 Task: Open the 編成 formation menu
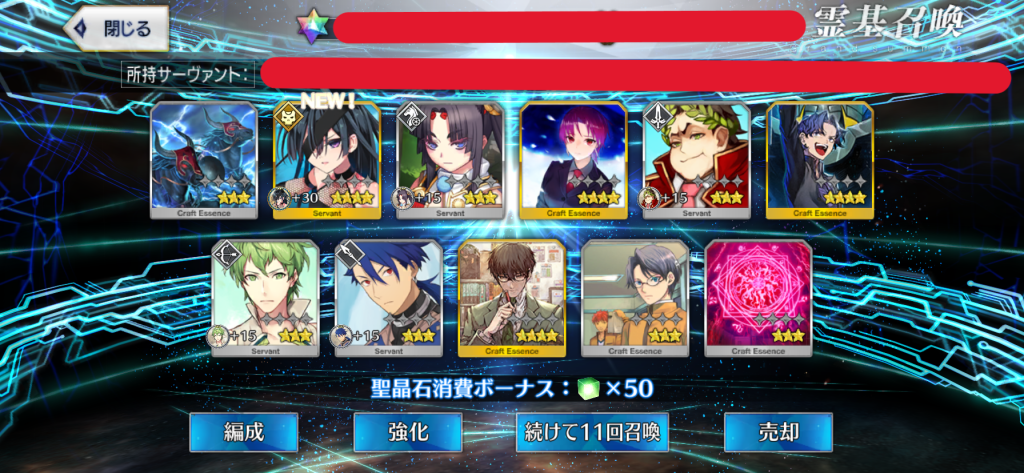click(x=244, y=433)
